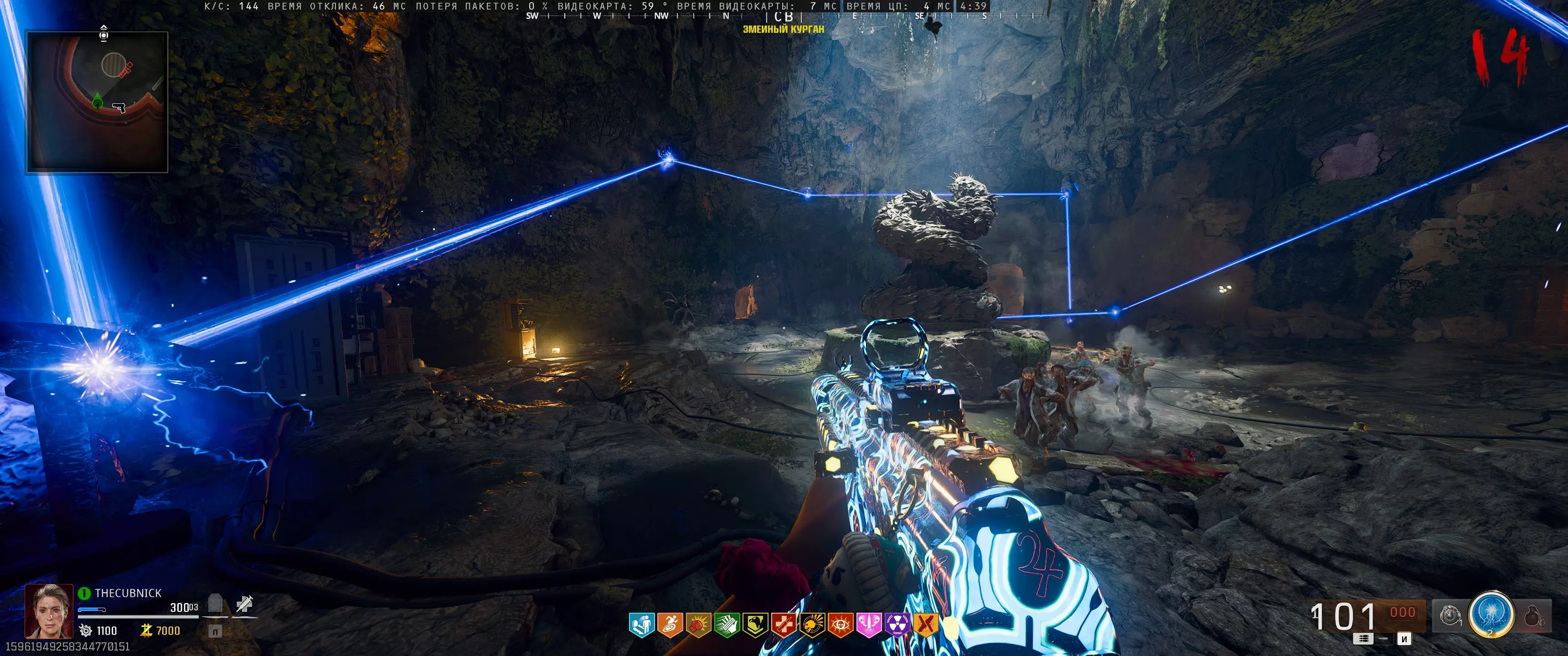The height and width of the screenshot is (656, 1568).
Task: Select the tactical equipment device slot
Action: click(1450, 616)
